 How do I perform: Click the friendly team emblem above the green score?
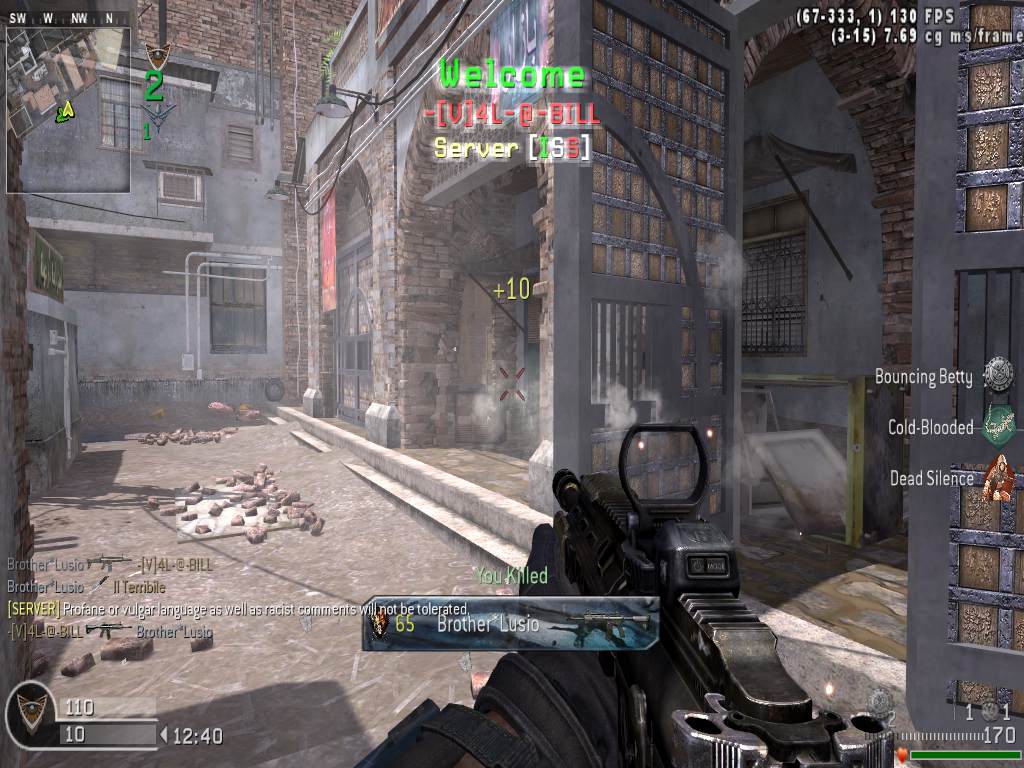pos(154,55)
